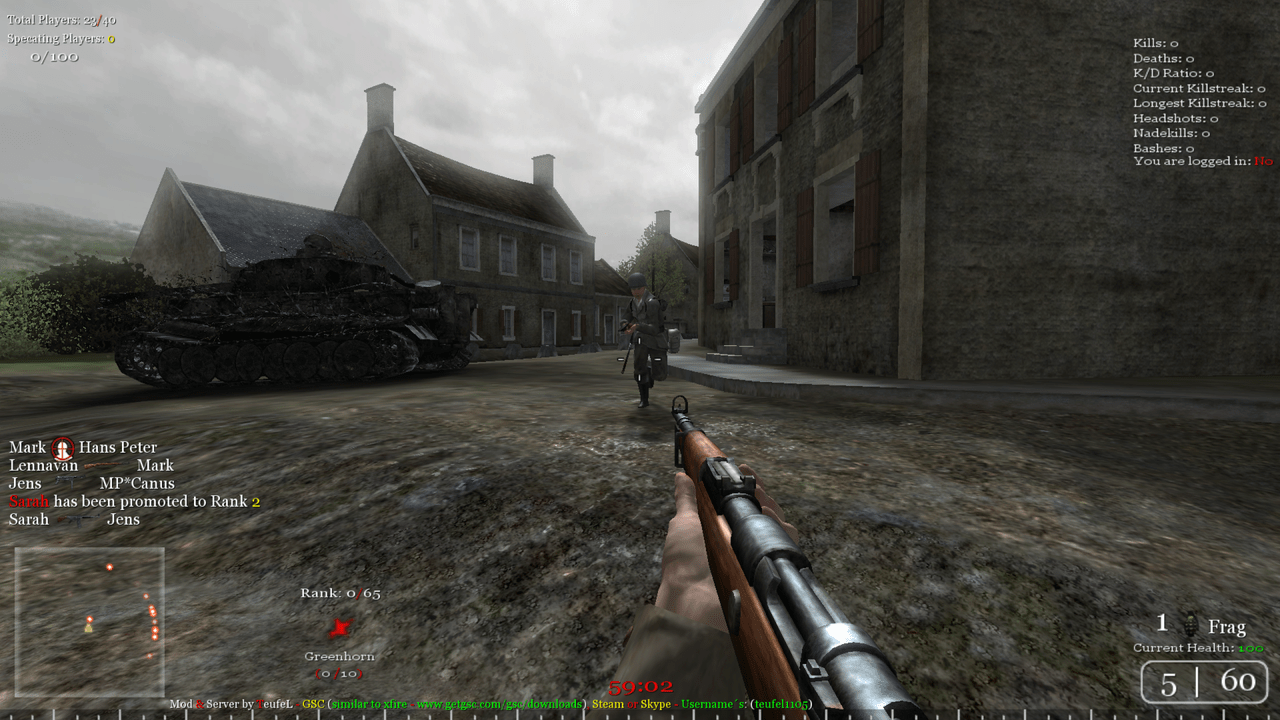Click the minimap radar panel
The height and width of the screenshot is (720, 1280).
(x=89, y=621)
